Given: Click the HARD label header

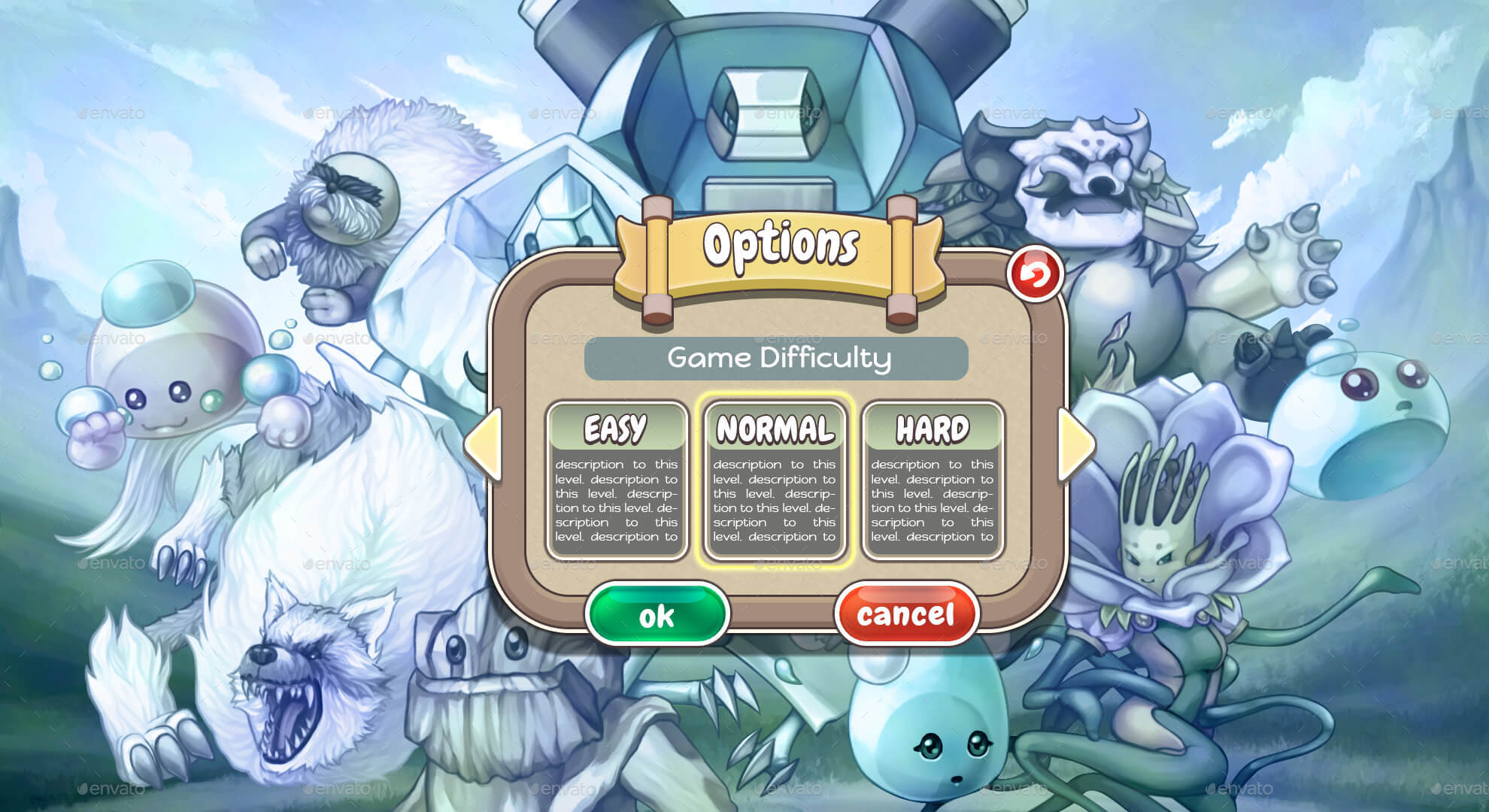Looking at the screenshot, I should pyautogui.click(x=933, y=429).
